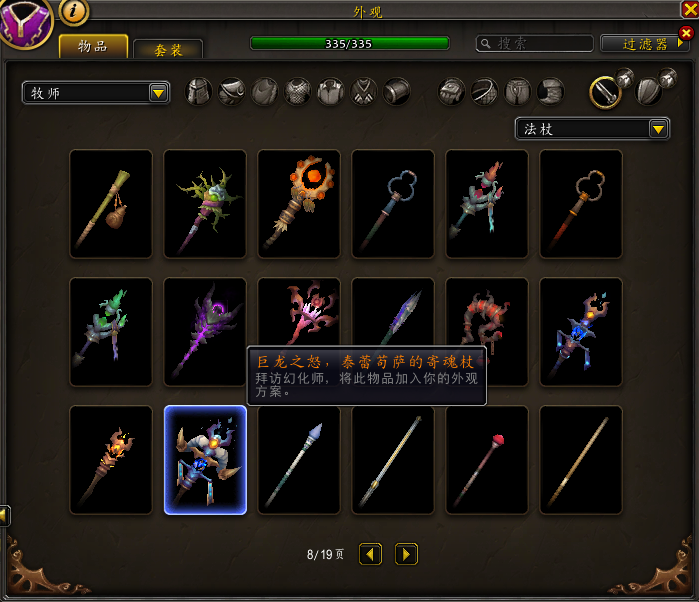Open the 过滤器 filter menu
Image resolution: width=699 pixels, height=602 pixels.
[645, 44]
